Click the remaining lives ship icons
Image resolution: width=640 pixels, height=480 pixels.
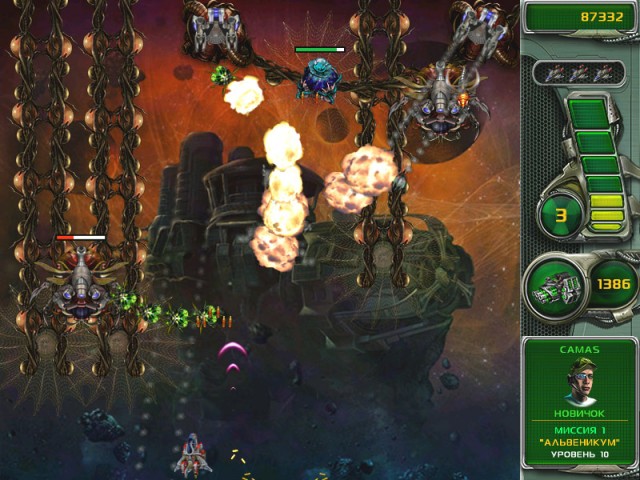pos(579,72)
